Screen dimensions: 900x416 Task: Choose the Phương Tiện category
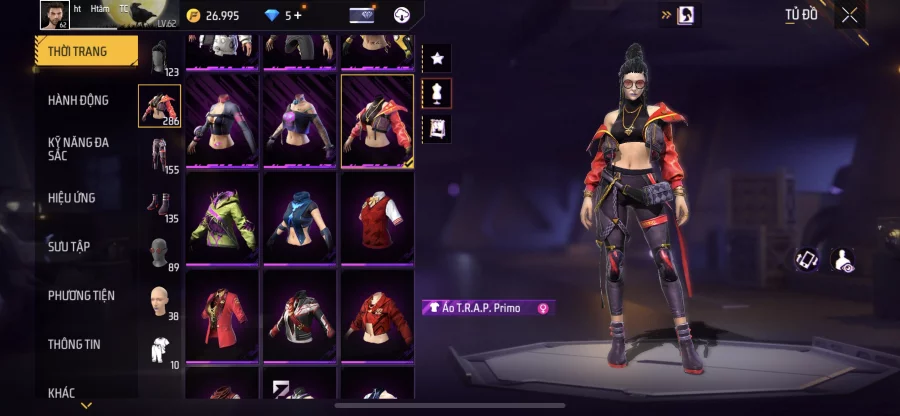[x=81, y=295]
